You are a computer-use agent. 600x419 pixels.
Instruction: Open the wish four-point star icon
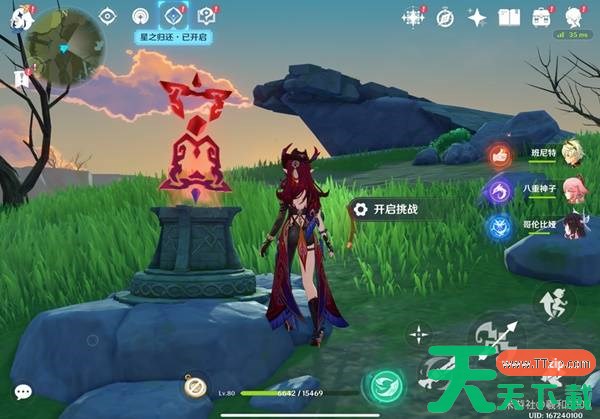click(477, 17)
